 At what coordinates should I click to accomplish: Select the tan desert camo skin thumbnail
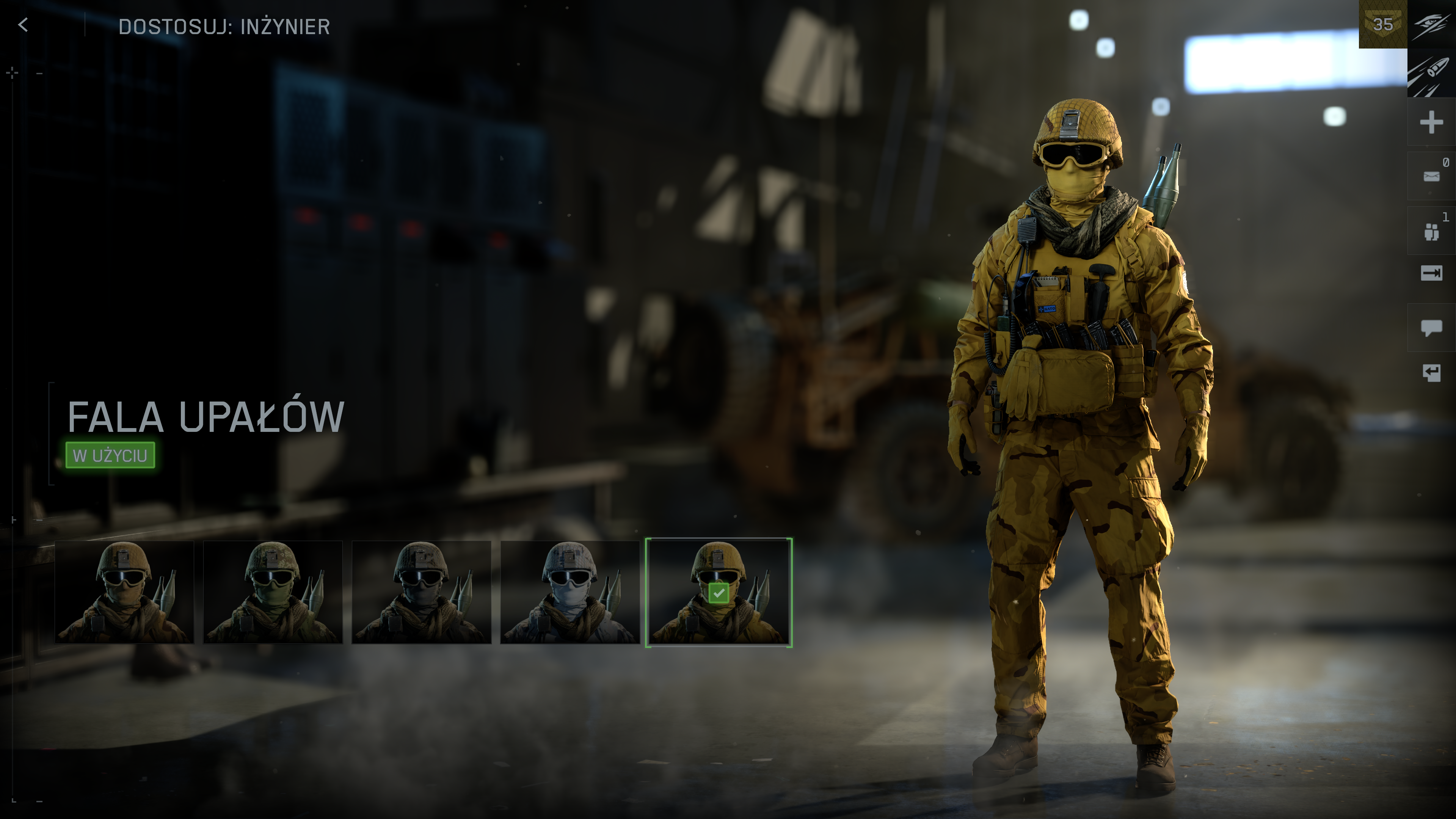click(124, 592)
